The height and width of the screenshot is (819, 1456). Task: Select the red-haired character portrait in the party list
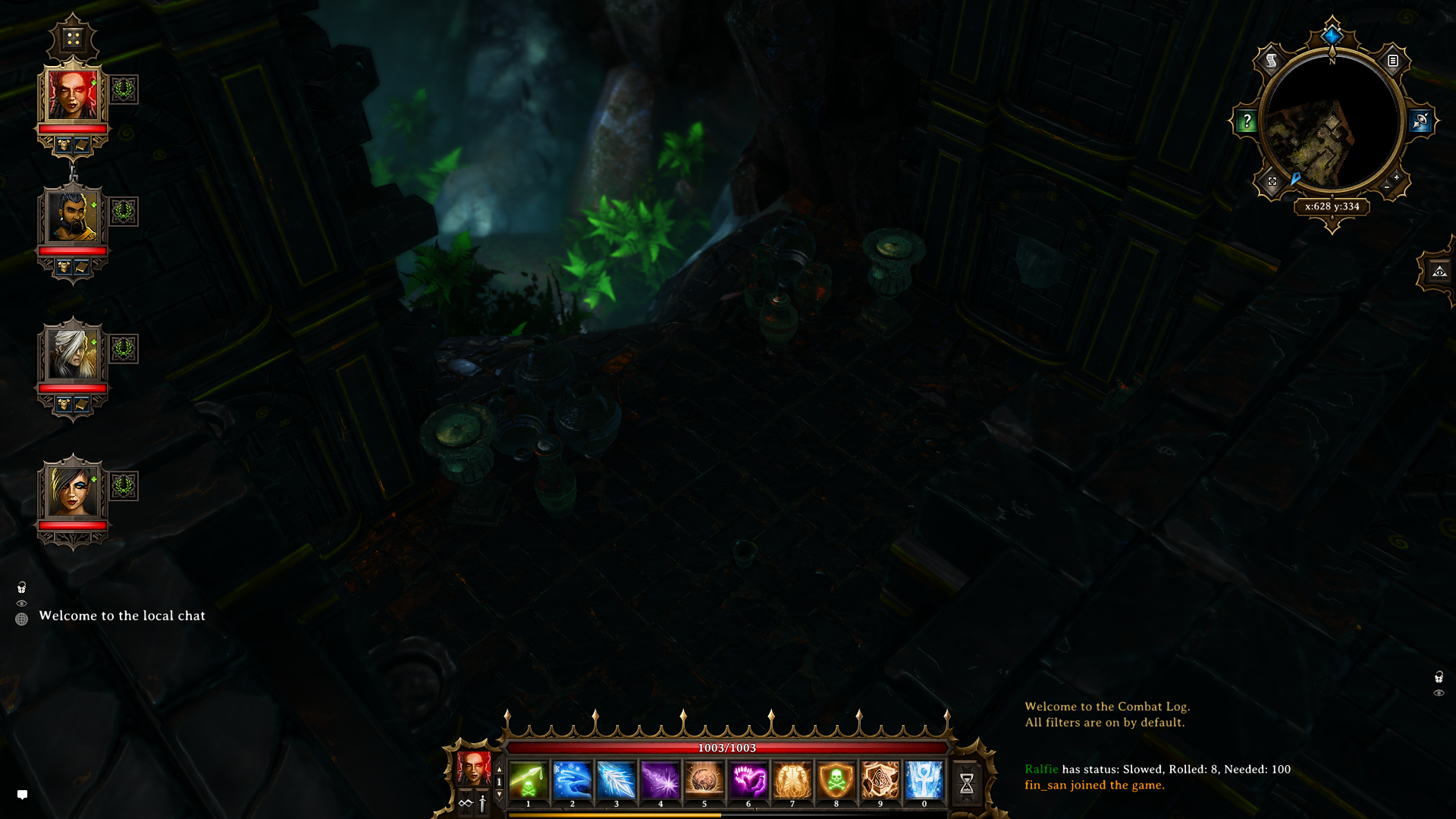point(73,96)
